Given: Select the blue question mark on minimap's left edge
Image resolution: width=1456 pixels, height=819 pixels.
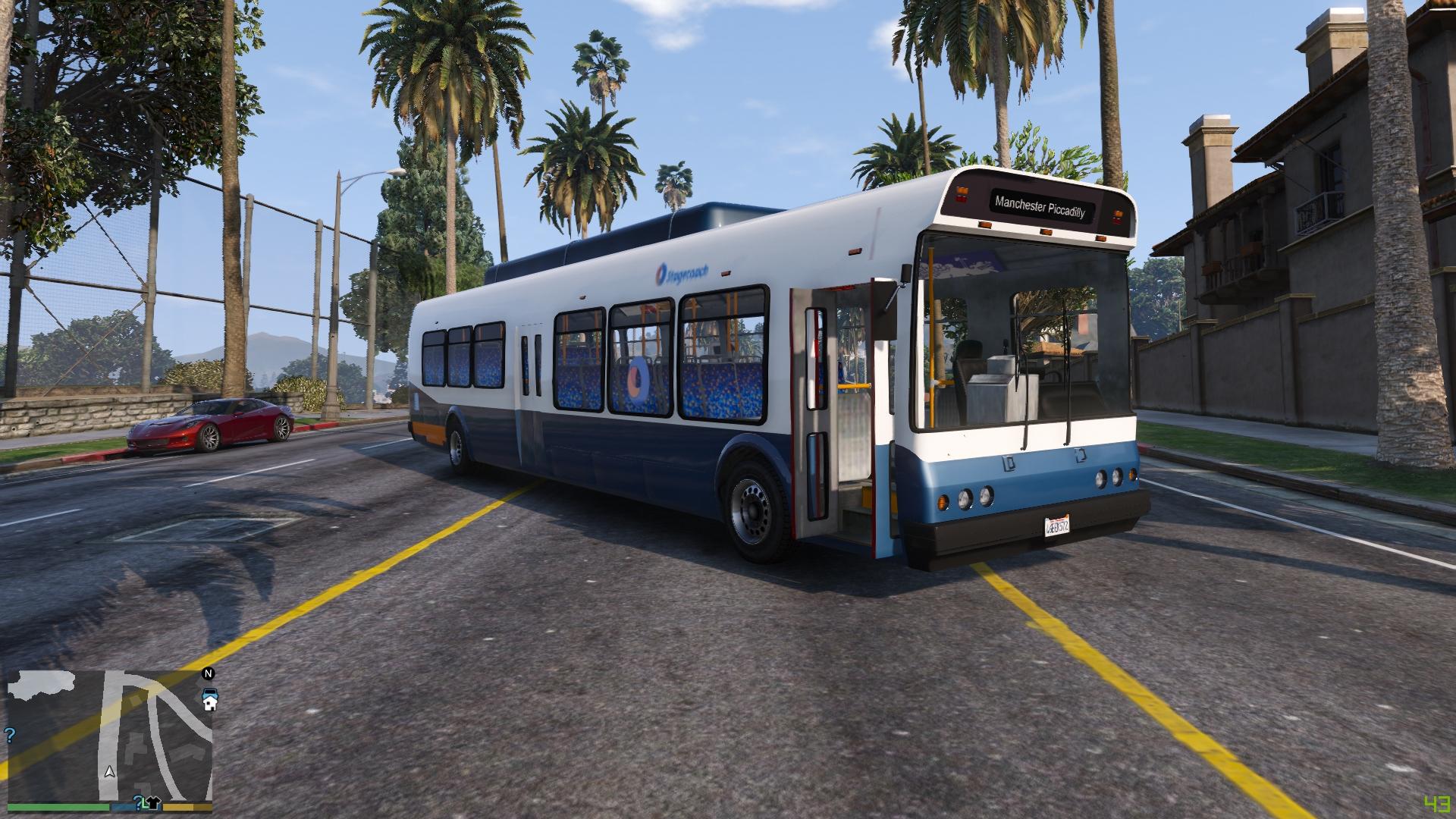Looking at the screenshot, I should click(x=10, y=735).
